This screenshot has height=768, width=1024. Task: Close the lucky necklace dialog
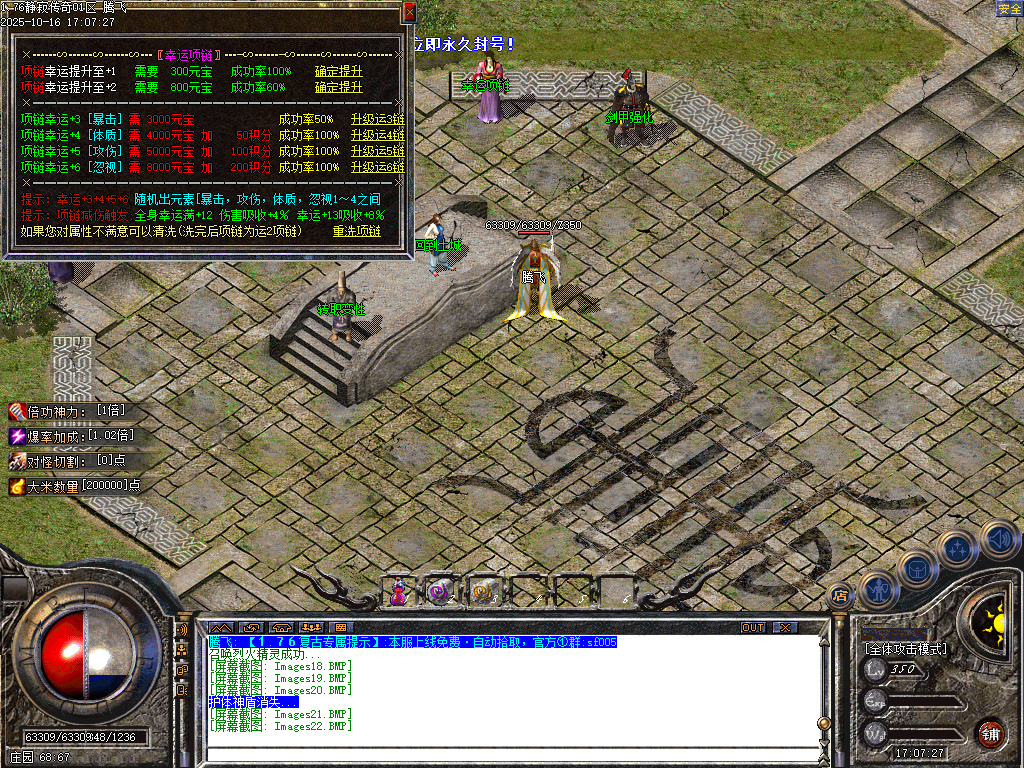click(408, 12)
